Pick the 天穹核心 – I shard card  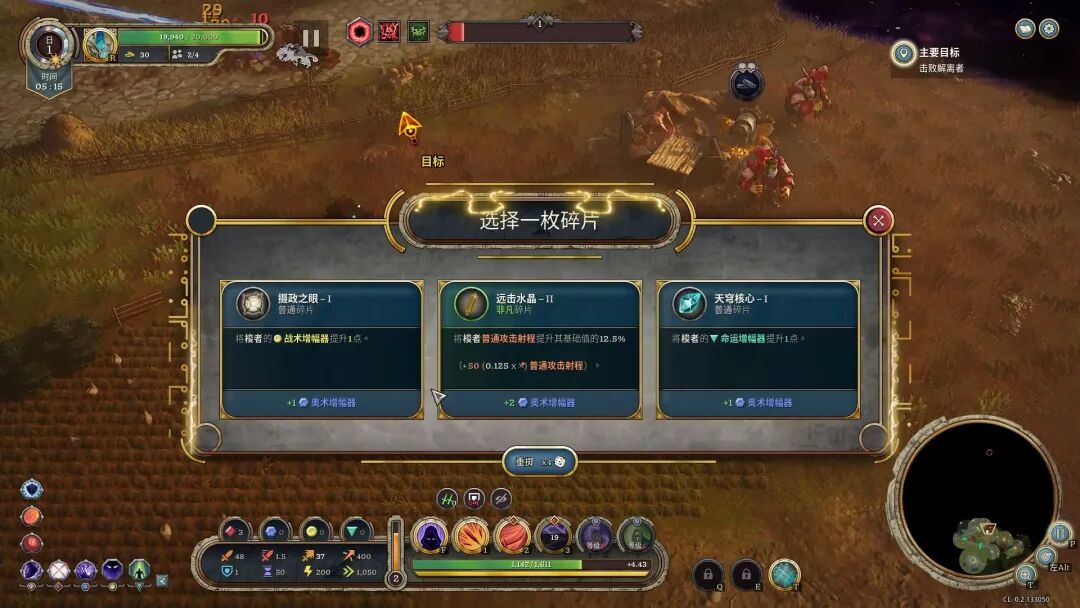(x=757, y=349)
